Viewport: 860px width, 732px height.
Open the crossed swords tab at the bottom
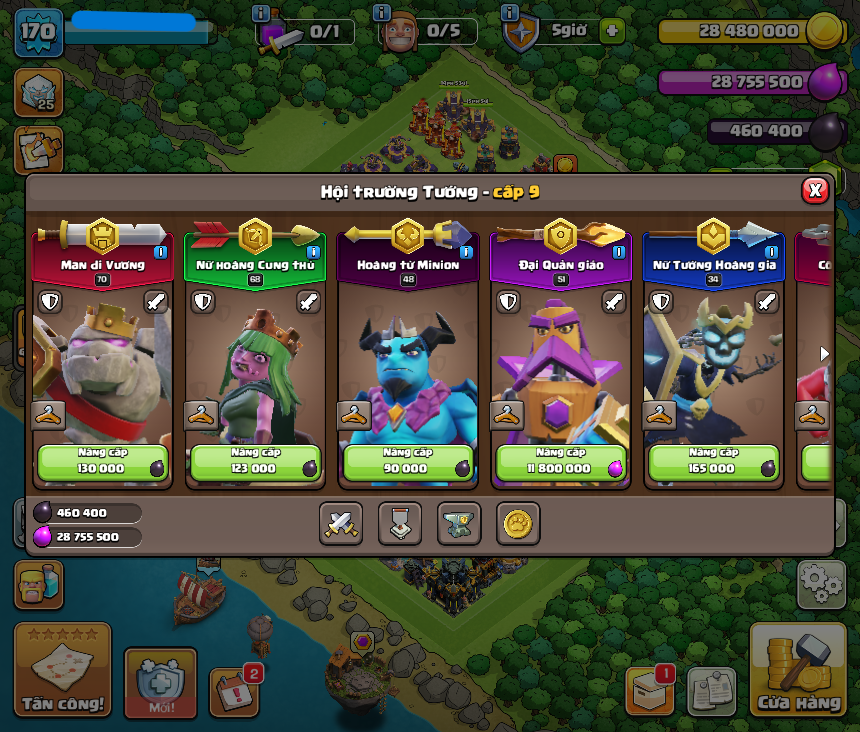(341, 523)
